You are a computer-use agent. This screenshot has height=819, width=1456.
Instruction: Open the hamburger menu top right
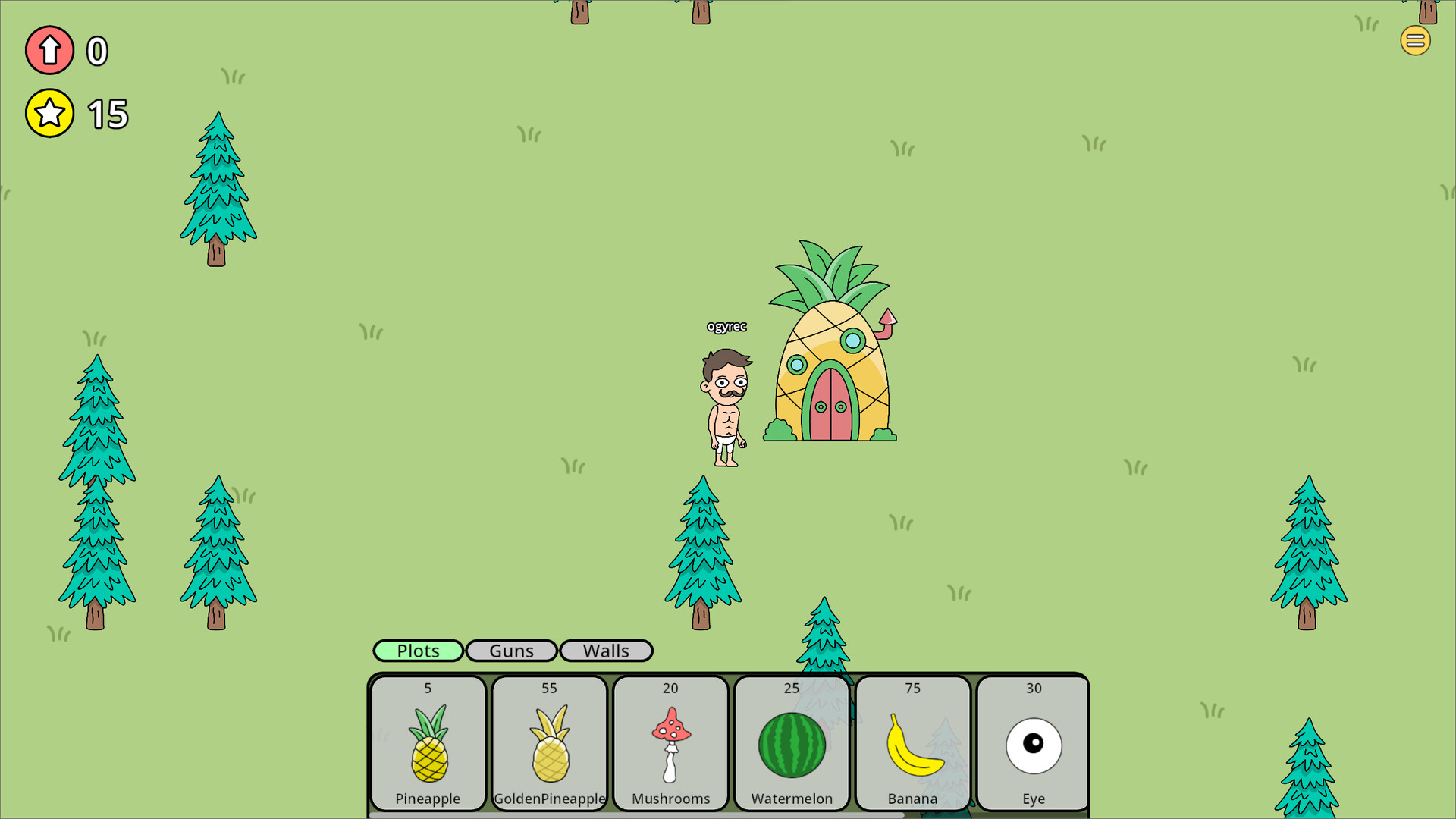pyautogui.click(x=1415, y=40)
